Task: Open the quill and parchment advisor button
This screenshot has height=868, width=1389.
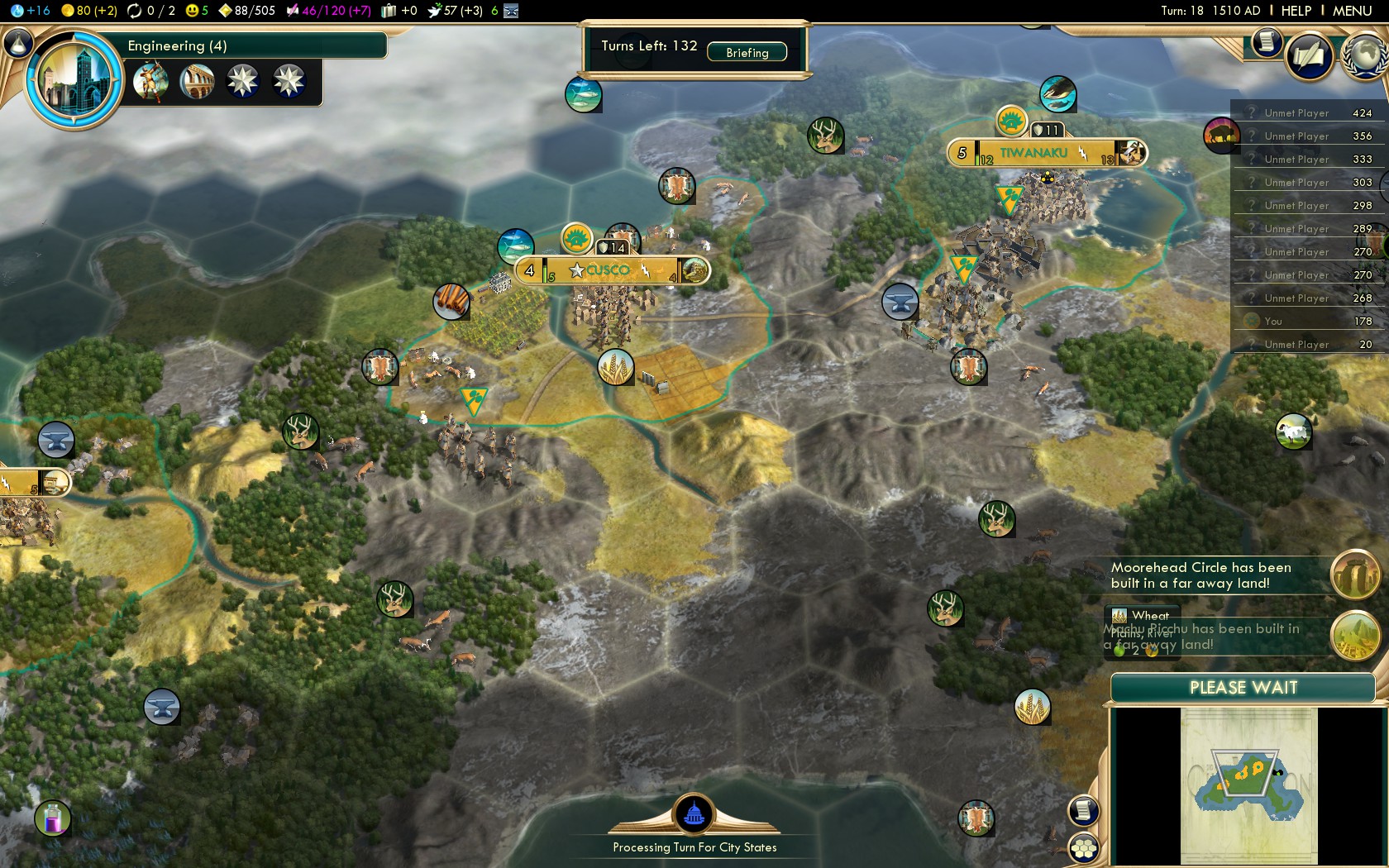Action: 1309,56
